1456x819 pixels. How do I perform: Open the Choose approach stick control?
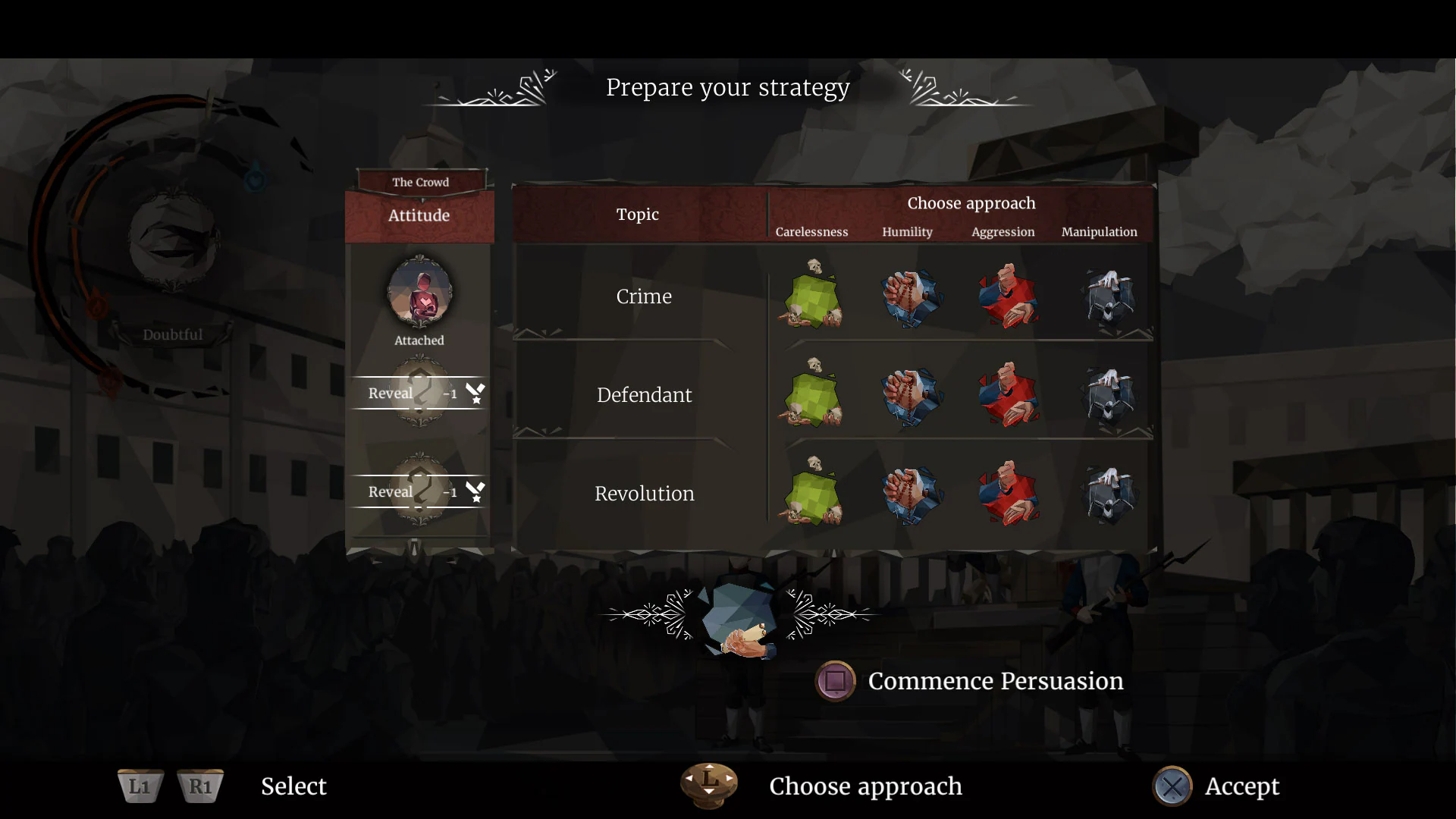coord(708,786)
